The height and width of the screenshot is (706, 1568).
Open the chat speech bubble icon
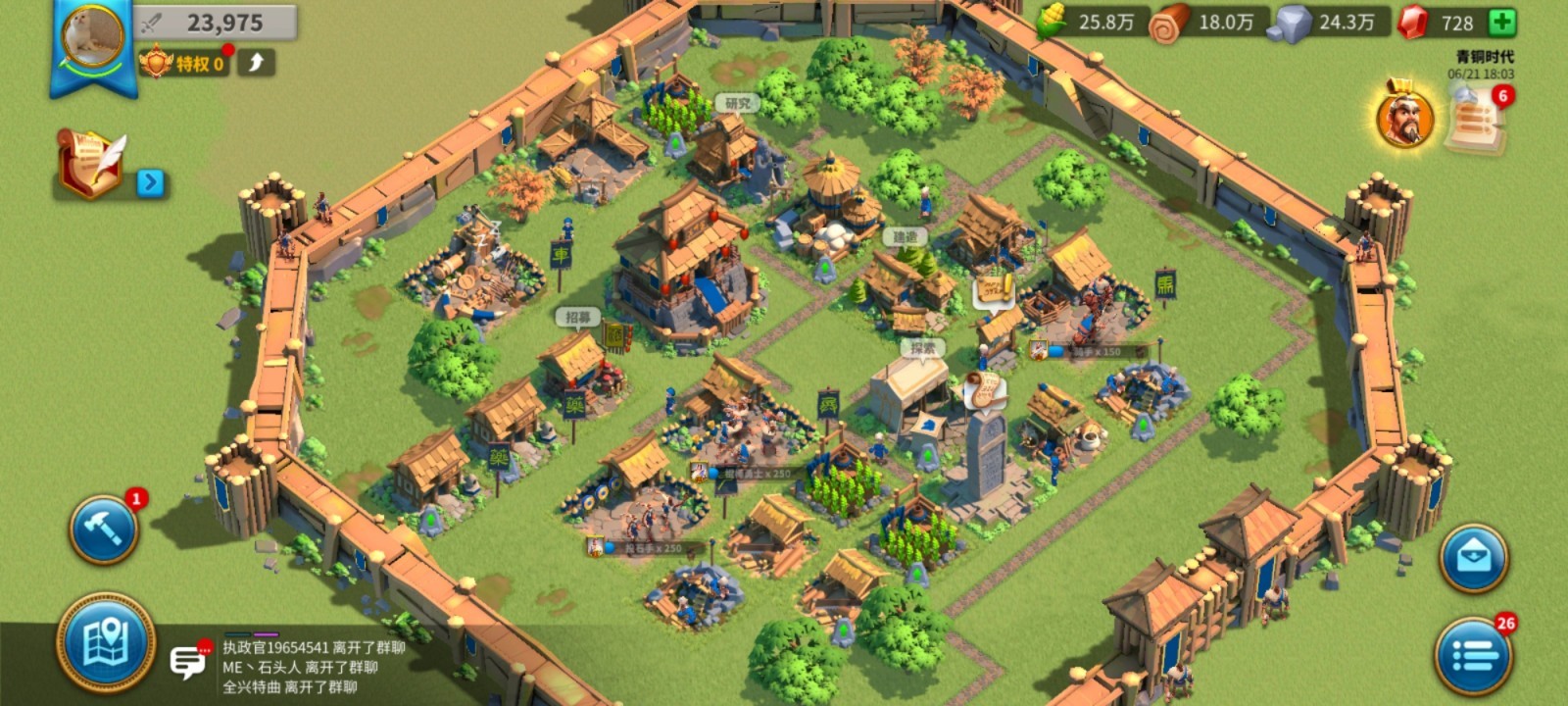(x=188, y=663)
